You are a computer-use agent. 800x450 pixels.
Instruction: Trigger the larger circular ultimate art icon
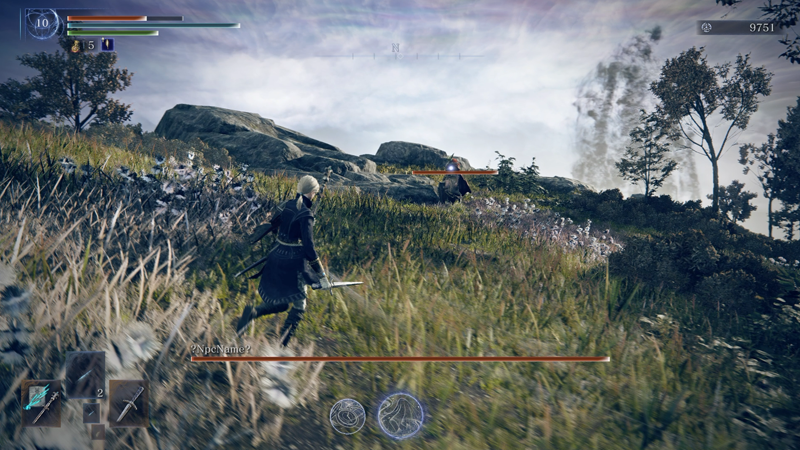[x=400, y=414]
